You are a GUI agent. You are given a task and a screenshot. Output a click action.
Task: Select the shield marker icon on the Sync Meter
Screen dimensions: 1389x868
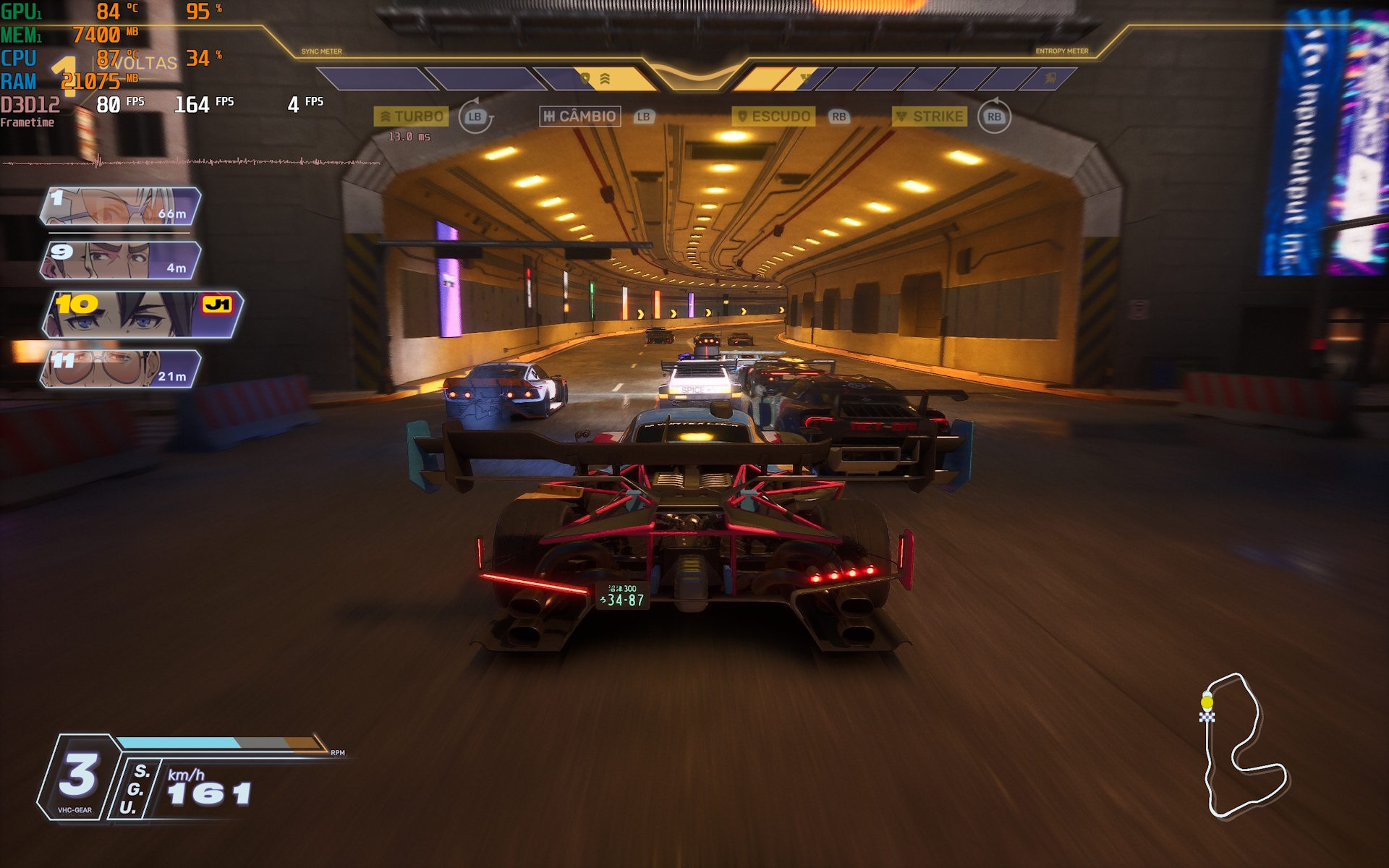(586, 77)
